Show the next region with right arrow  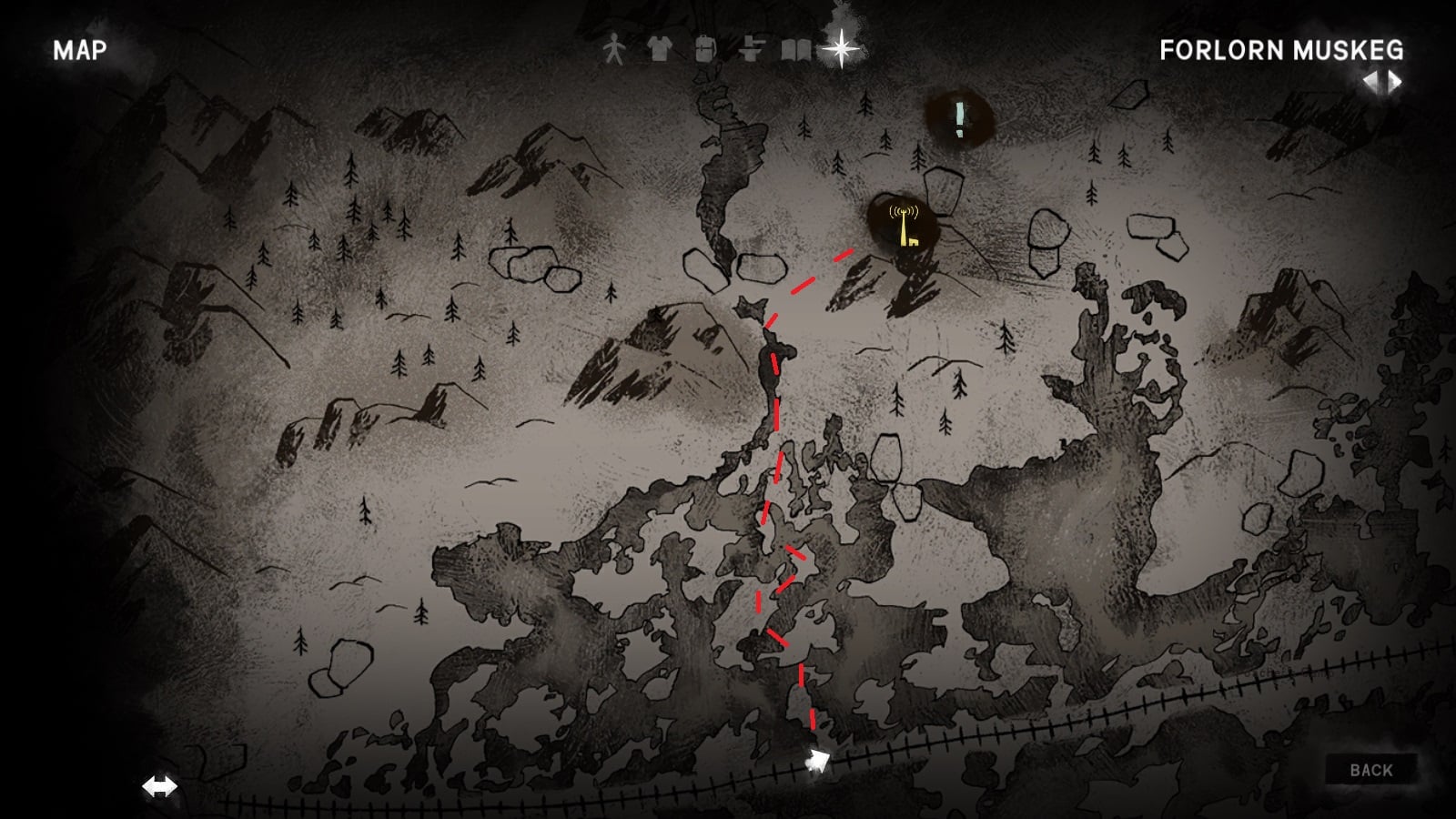[1394, 83]
